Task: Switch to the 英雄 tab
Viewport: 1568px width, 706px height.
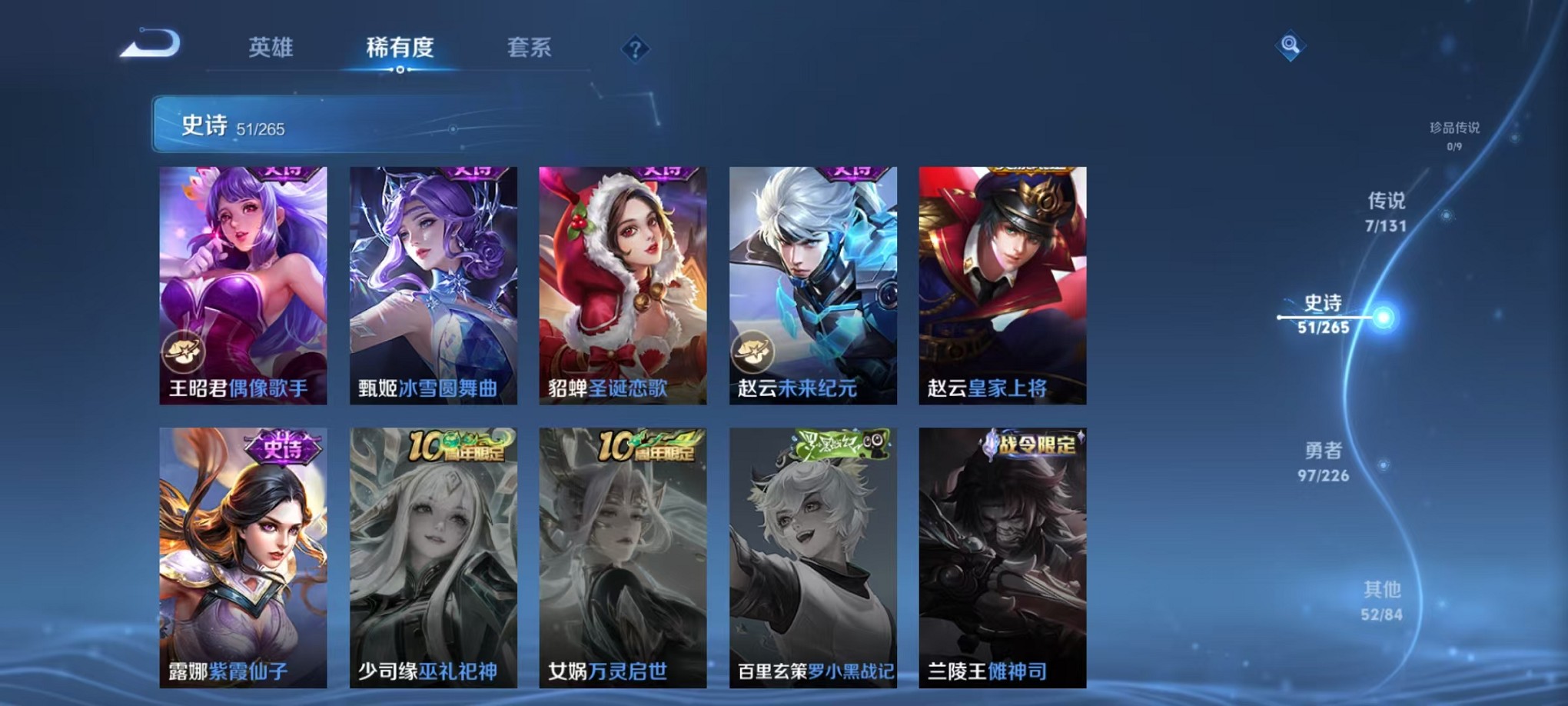Action: (x=272, y=47)
